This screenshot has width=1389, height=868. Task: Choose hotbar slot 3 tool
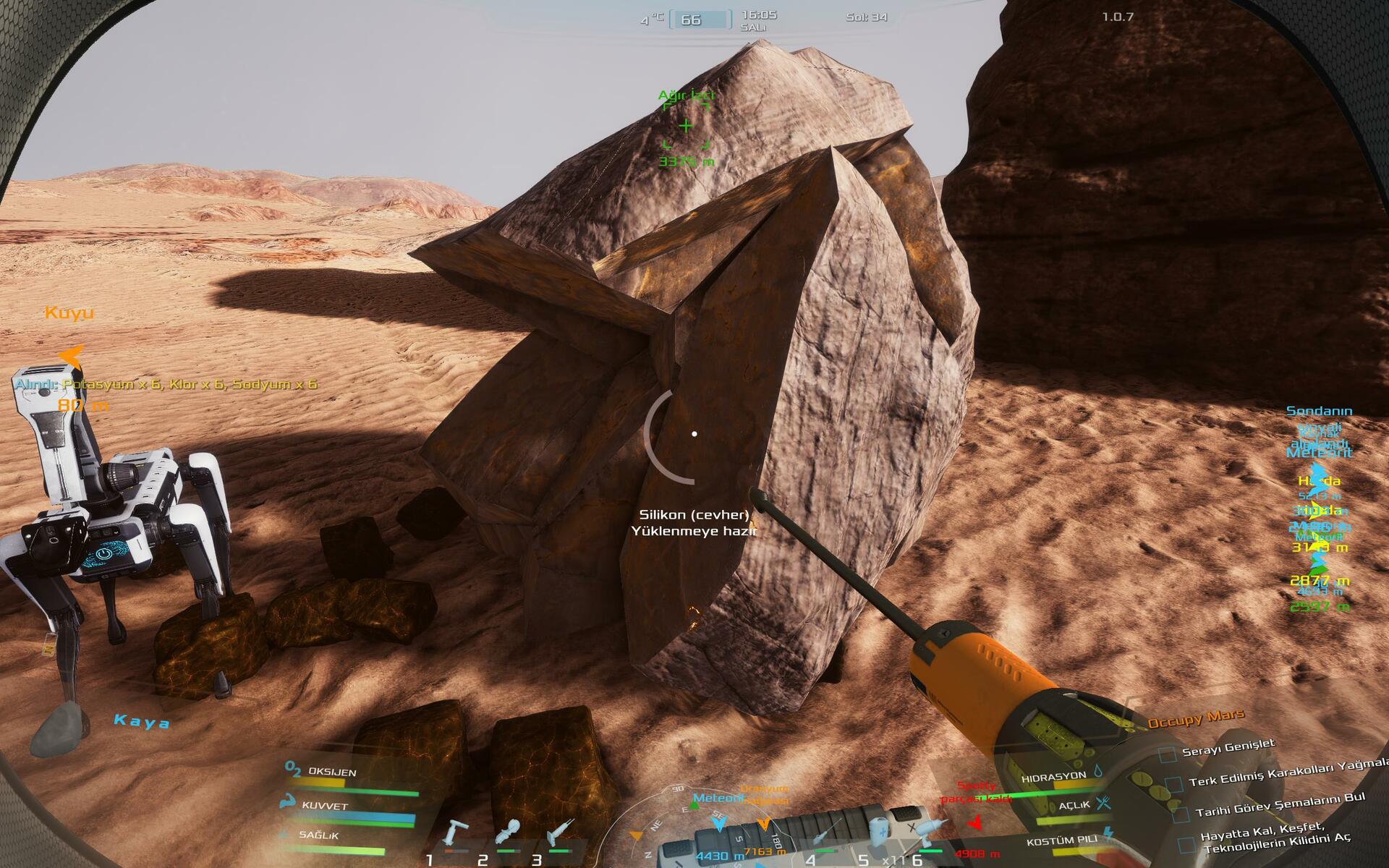click(560, 833)
